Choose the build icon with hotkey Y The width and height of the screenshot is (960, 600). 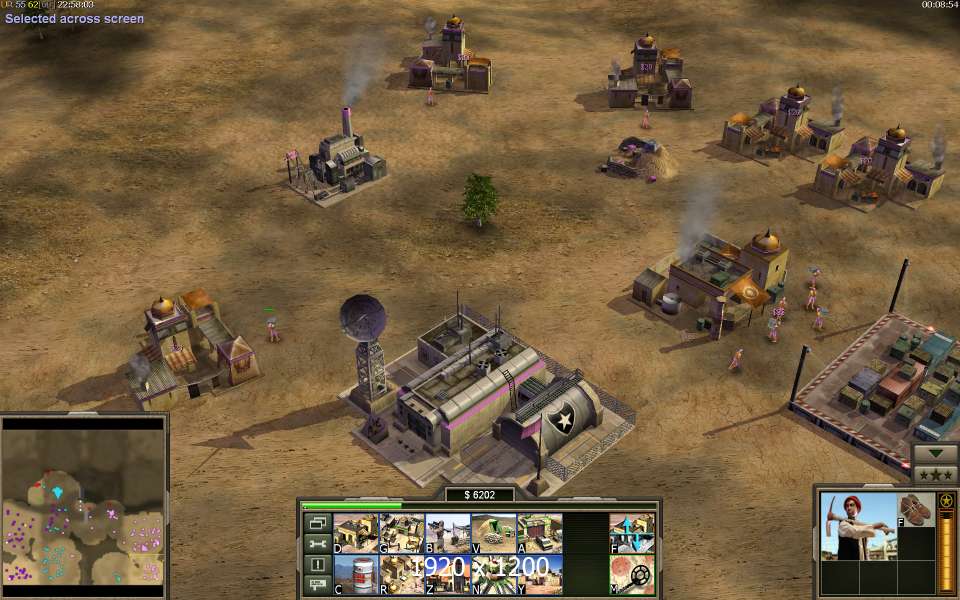pos(539,575)
